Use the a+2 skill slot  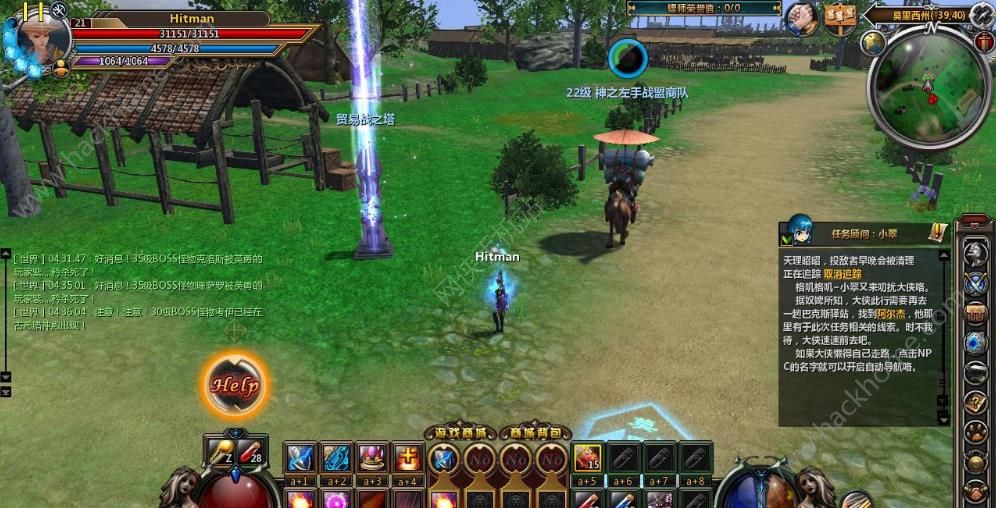coord(336,458)
